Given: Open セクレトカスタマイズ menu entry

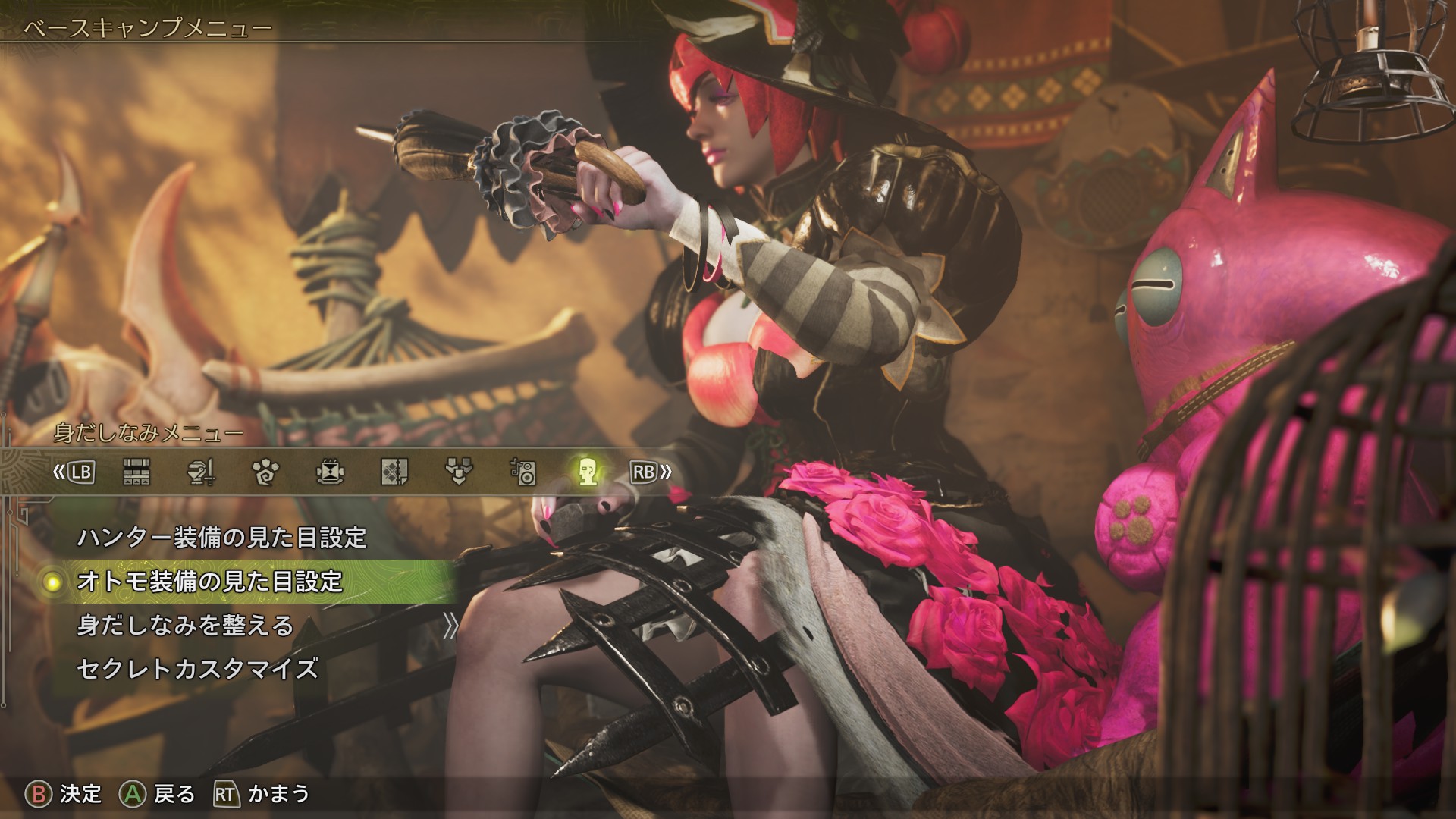Looking at the screenshot, I should point(197,670).
